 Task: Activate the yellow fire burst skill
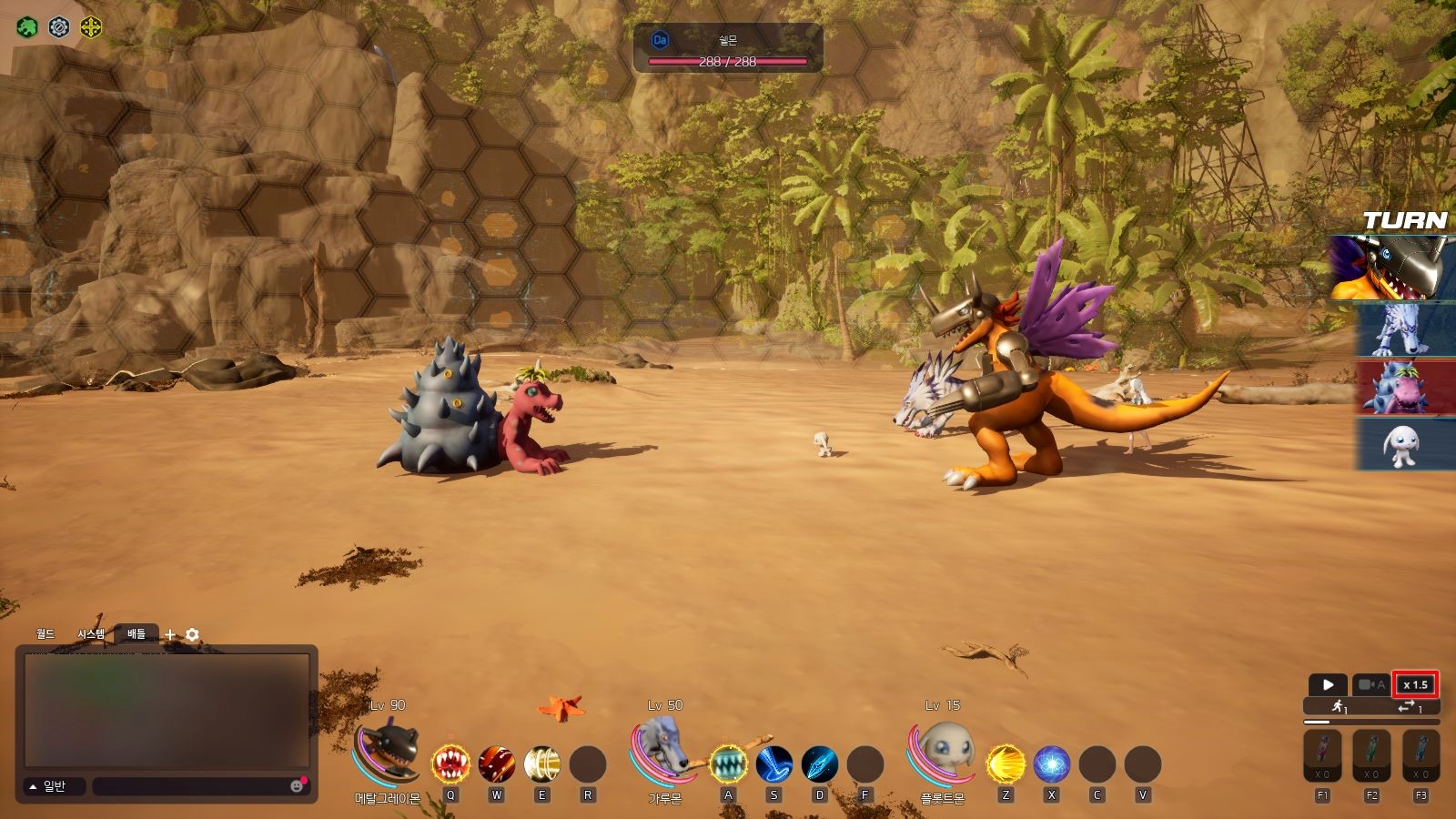[1006, 764]
